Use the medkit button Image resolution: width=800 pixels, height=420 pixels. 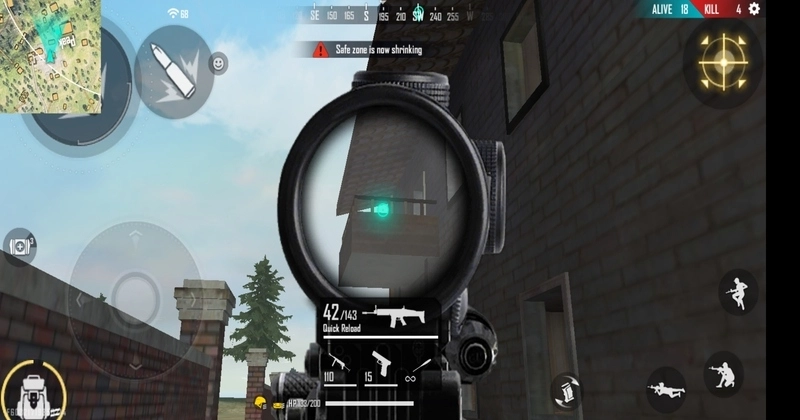(x=18, y=245)
